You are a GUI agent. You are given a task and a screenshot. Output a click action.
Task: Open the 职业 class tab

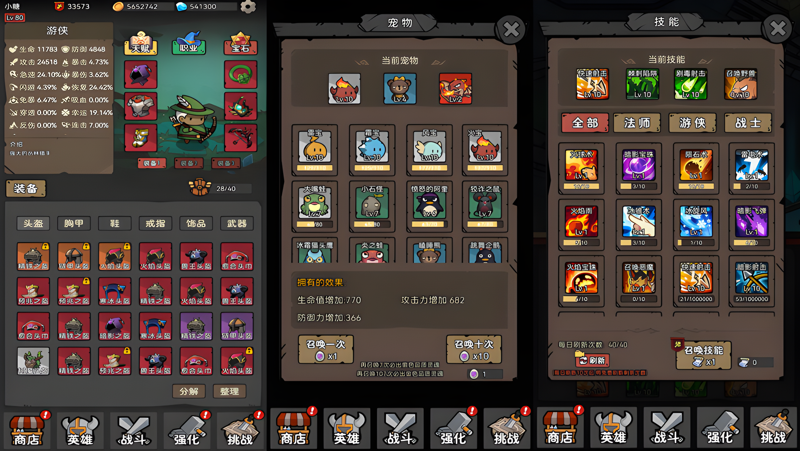point(187,46)
